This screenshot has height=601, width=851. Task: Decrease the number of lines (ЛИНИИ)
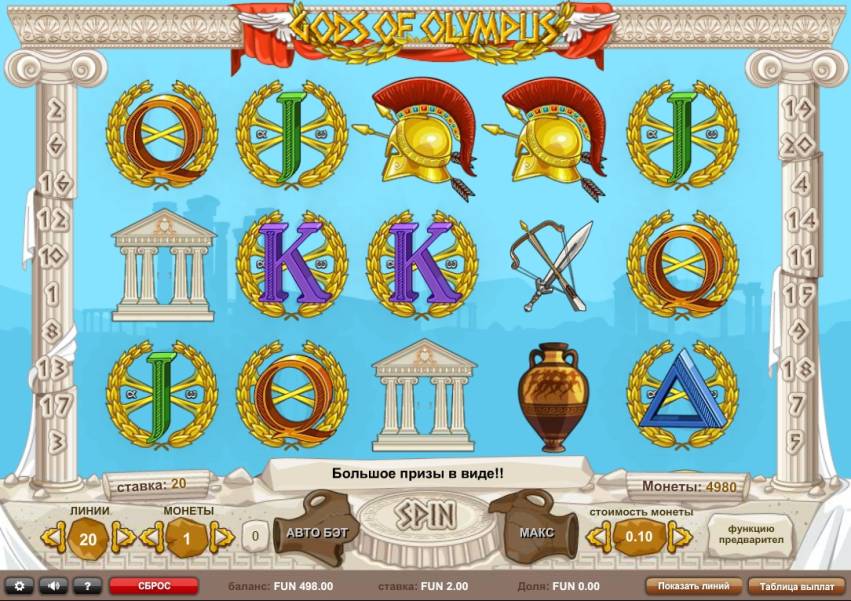(52, 538)
